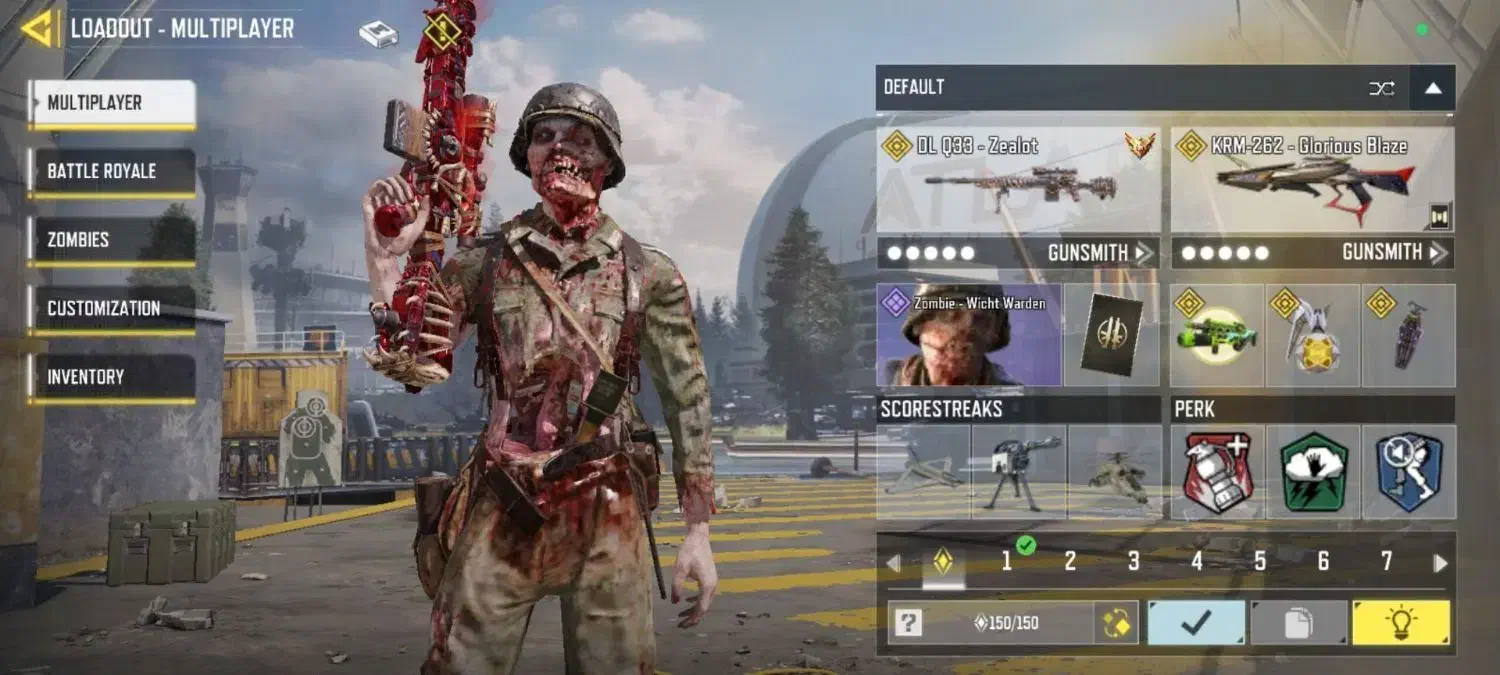Select the Zombie Wicht Warden operator

coord(968,335)
